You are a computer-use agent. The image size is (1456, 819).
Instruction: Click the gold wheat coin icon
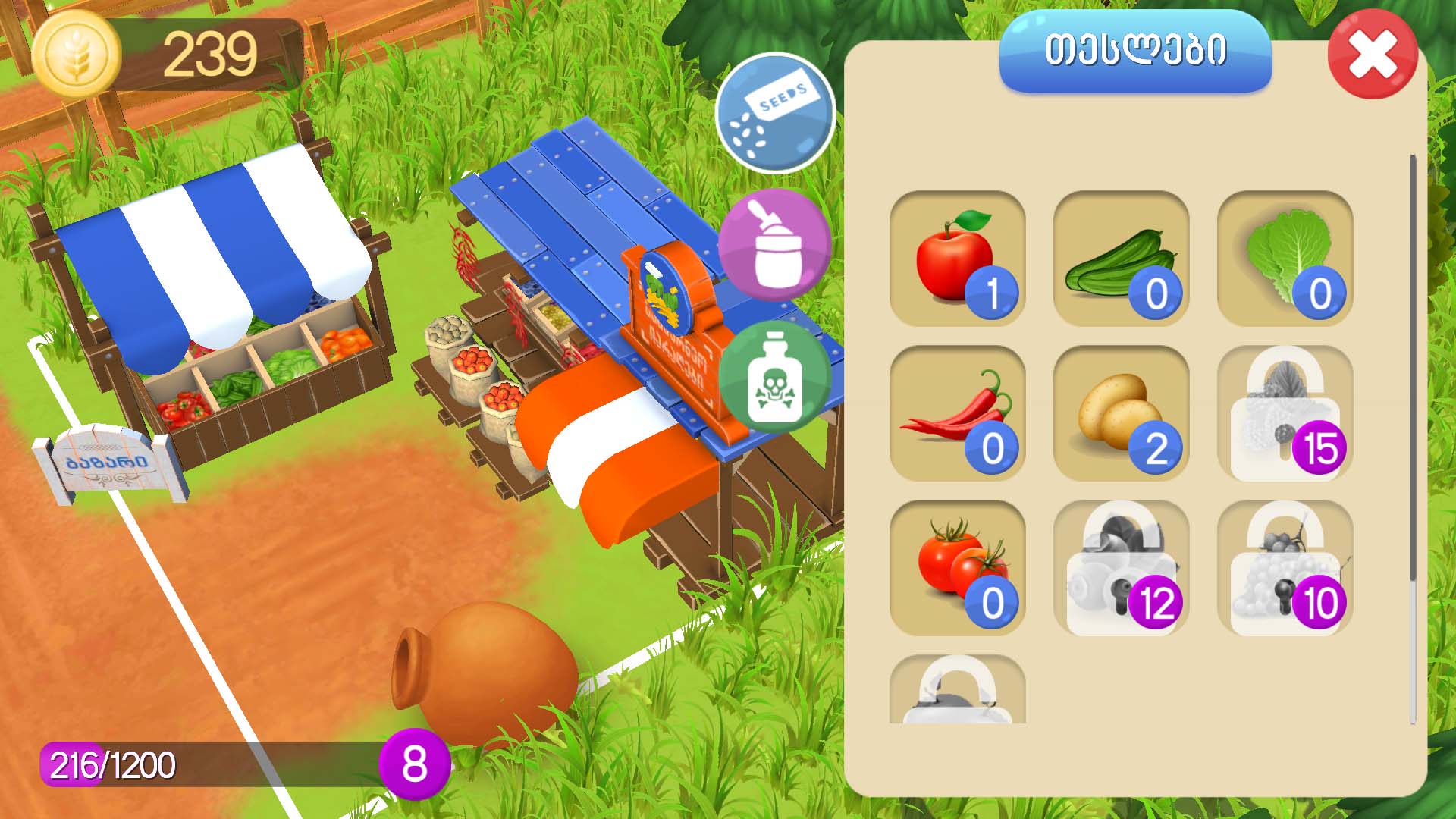tap(78, 55)
